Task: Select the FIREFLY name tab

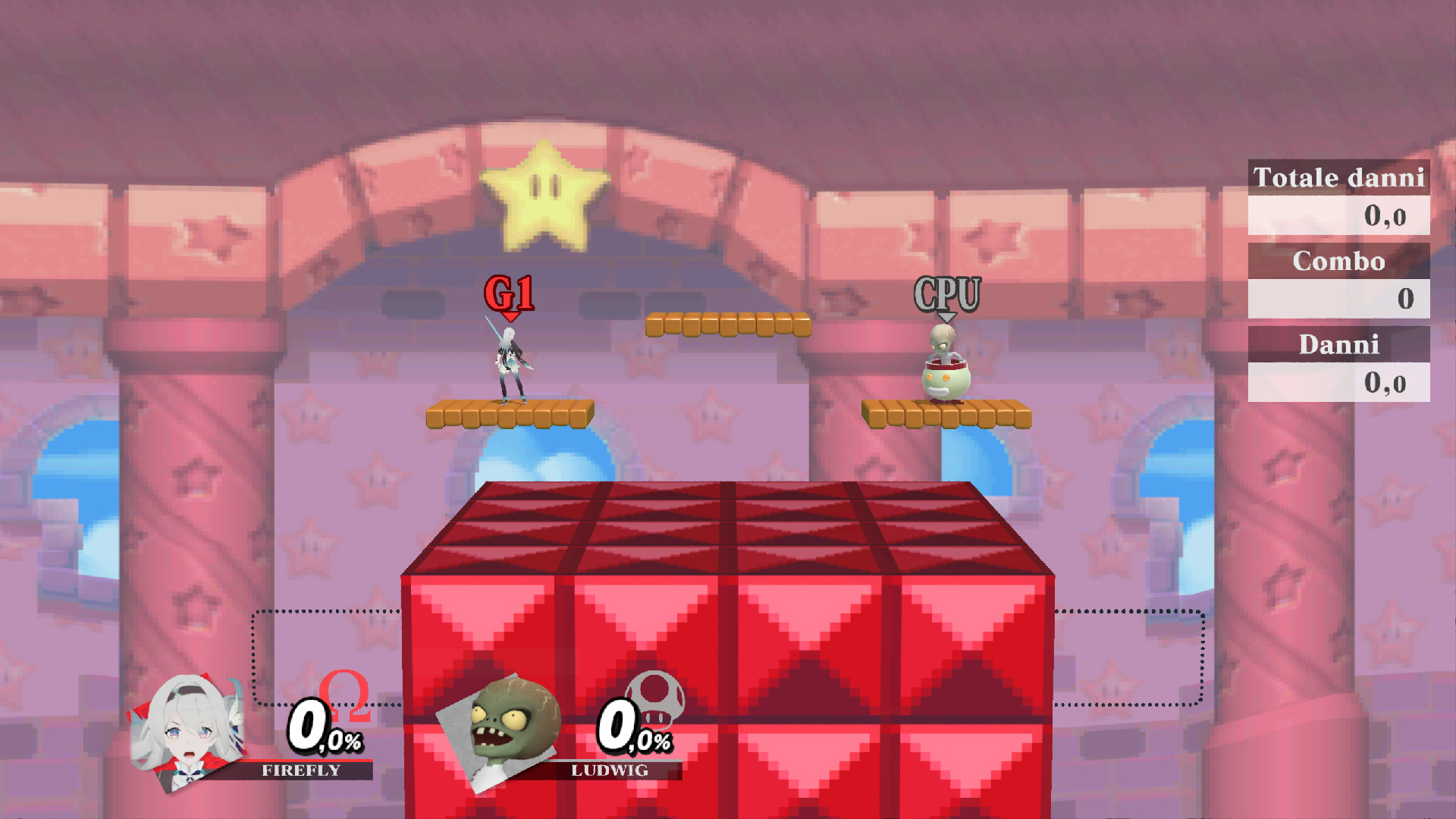Action: point(300,771)
